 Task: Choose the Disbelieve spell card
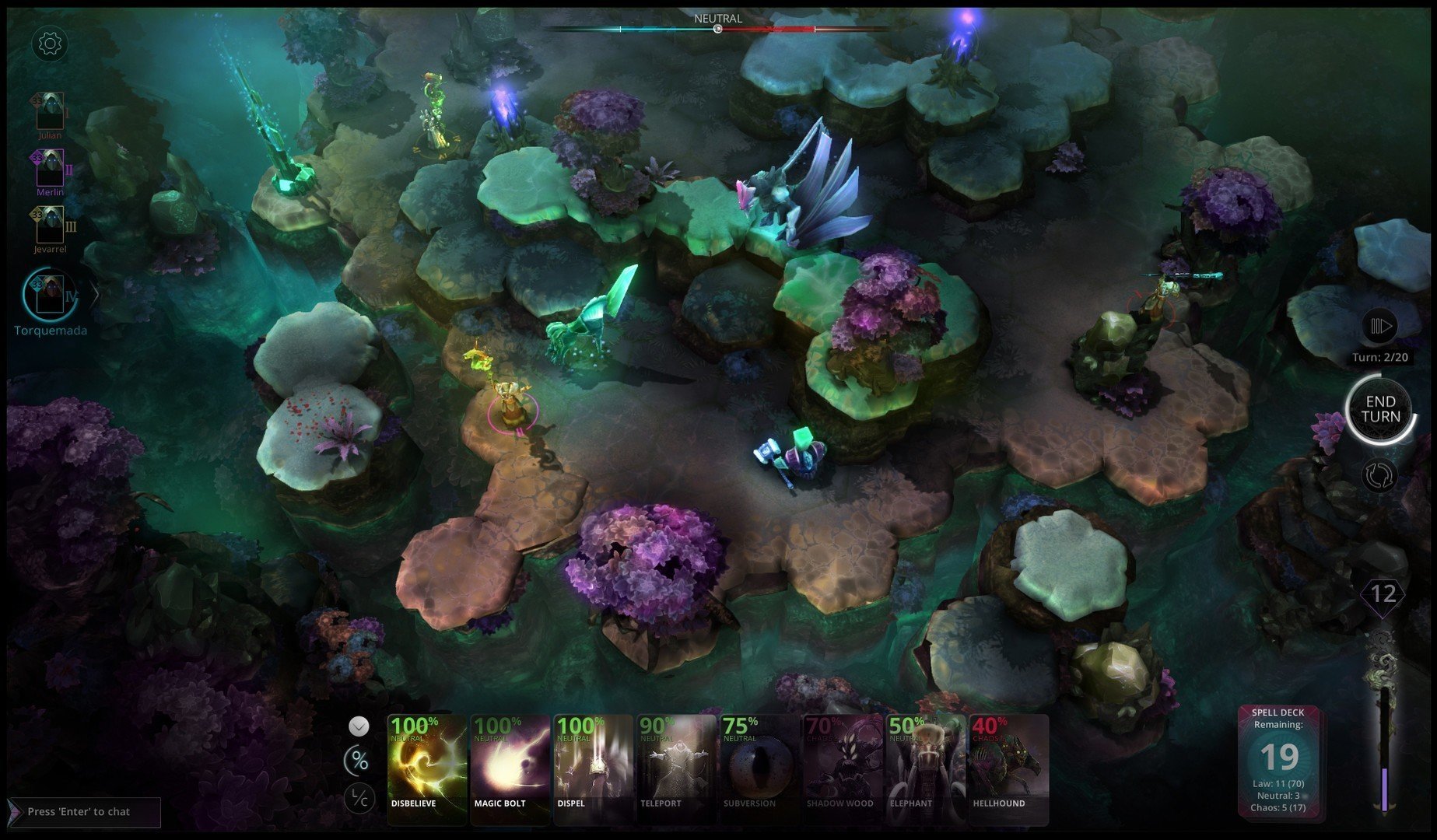tap(427, 768)
